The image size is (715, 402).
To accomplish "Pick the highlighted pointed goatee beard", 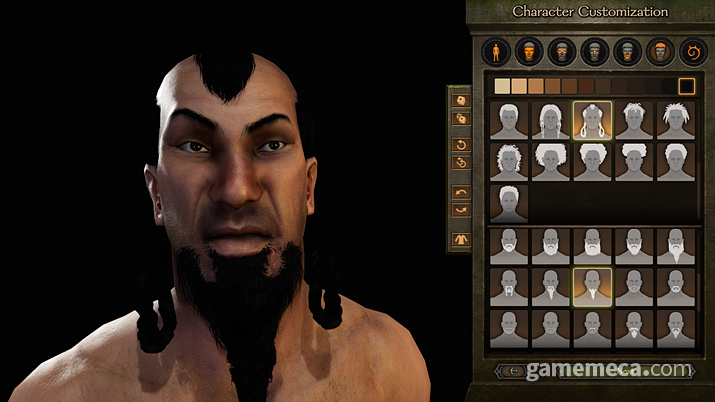I will [591, 287].
